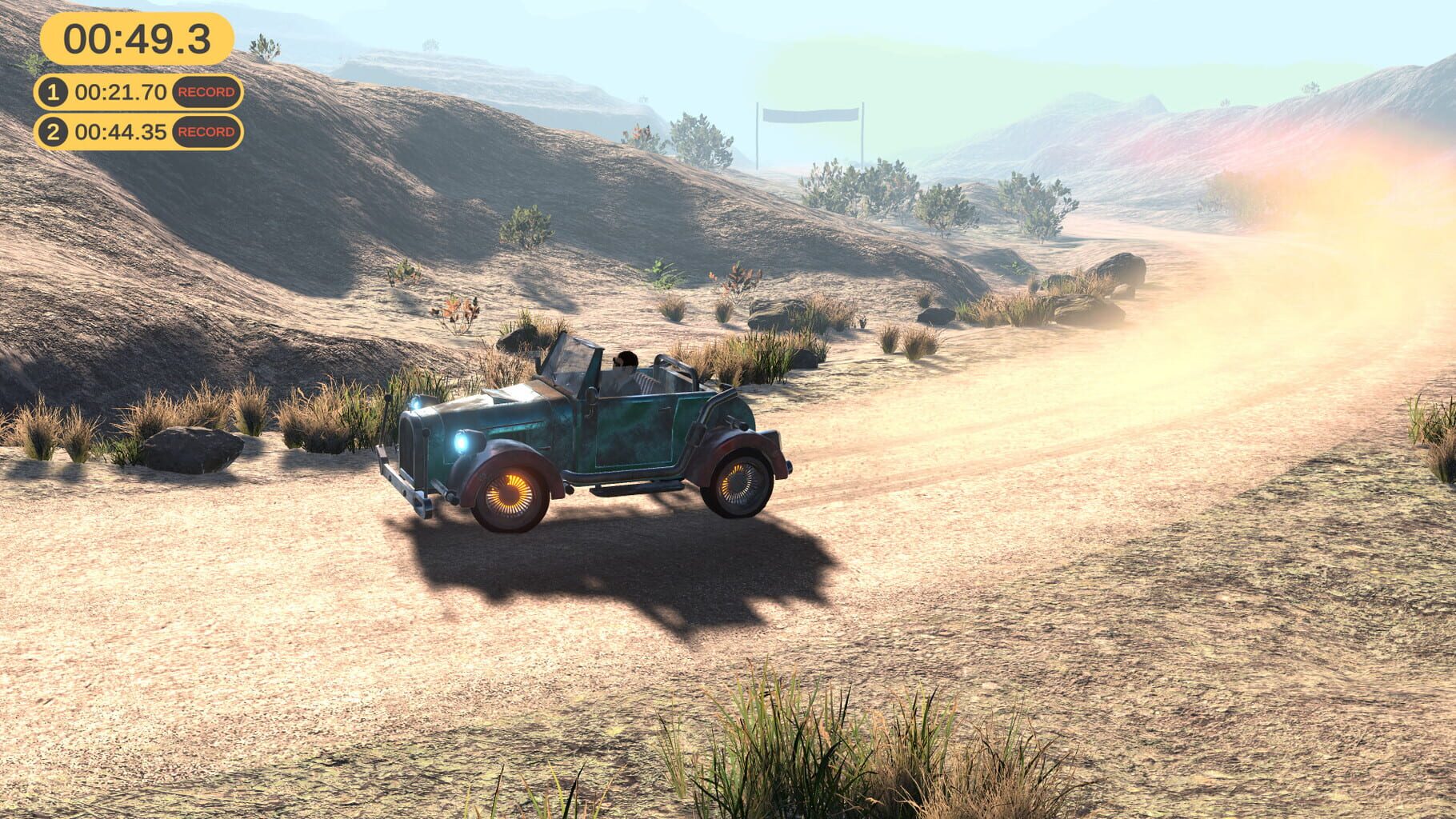Select the lap time 00:21.70 entry
Image resolution: width=1456 pixels, height=819 pixels.
click(120, 91)
